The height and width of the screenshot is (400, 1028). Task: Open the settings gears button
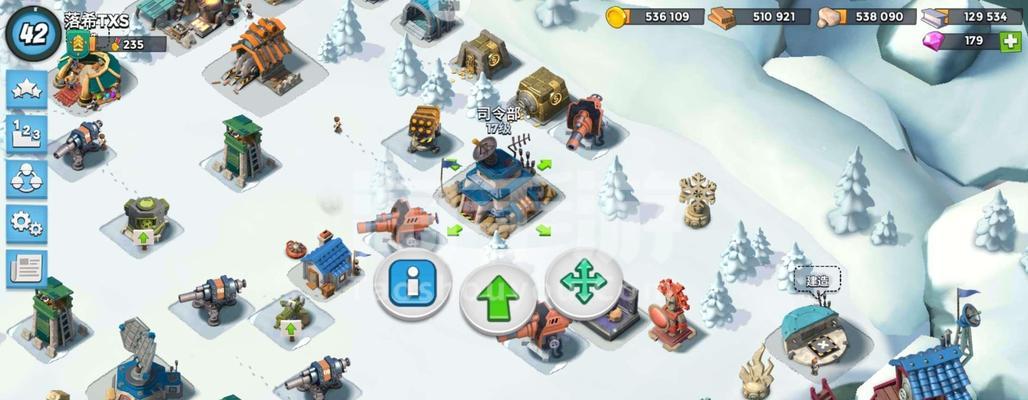tap(27, 223)
